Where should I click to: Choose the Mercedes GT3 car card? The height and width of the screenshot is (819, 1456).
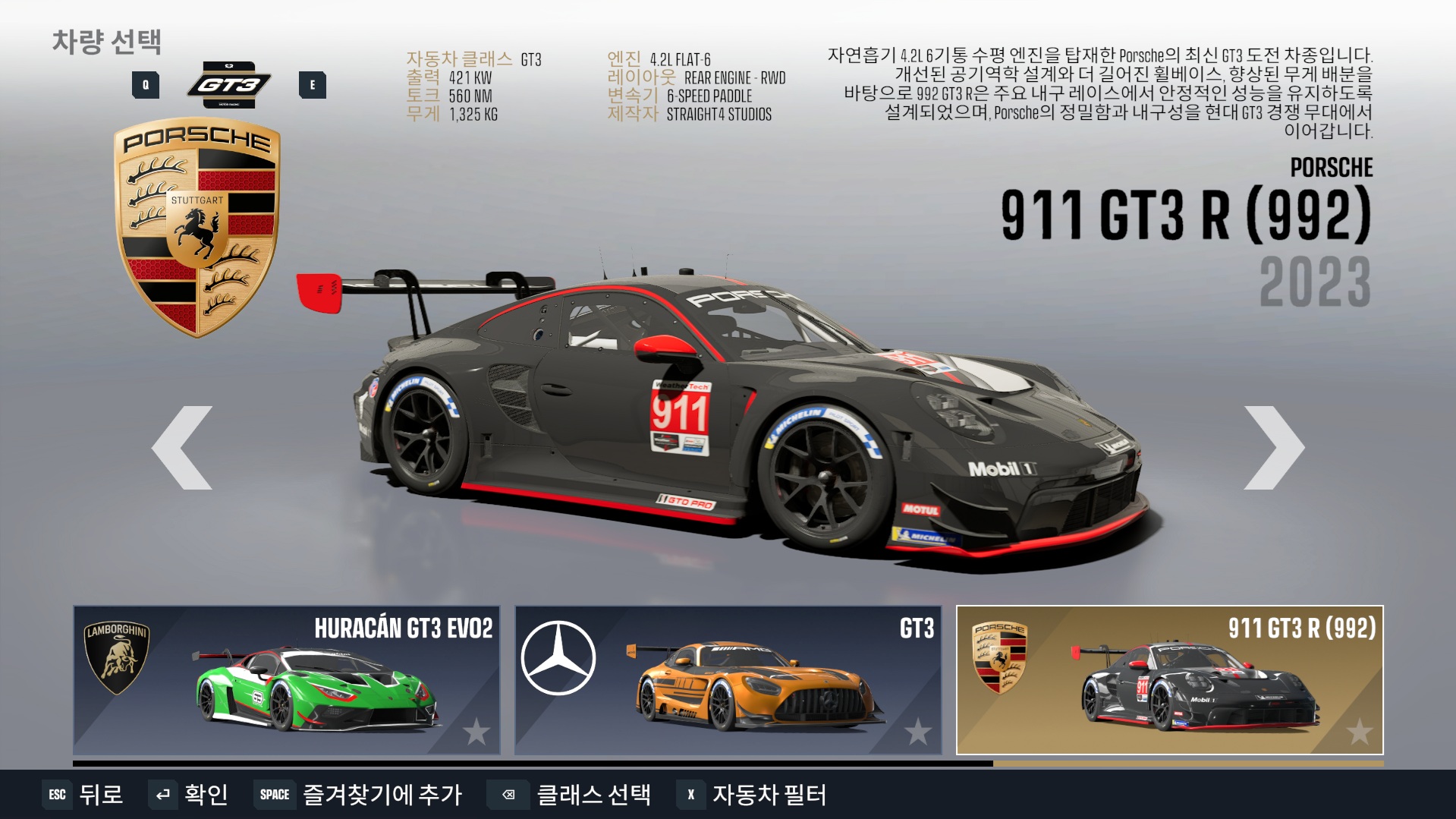728,680
